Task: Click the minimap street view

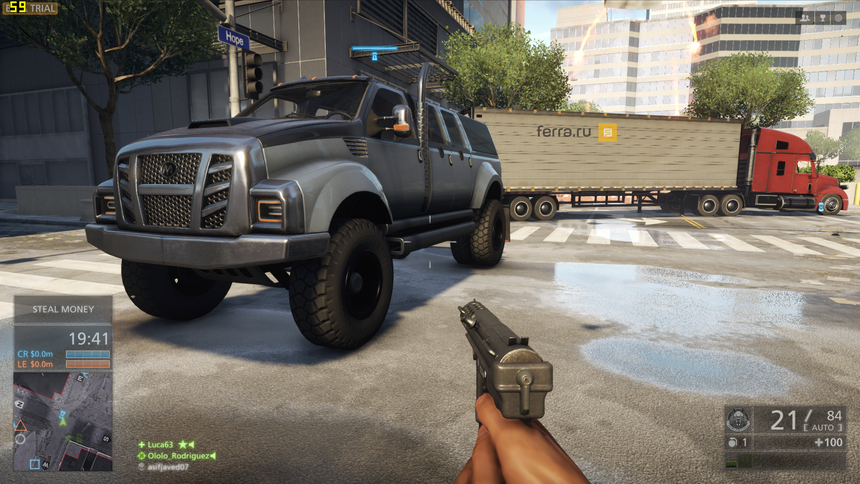Action: pyautogui.click(x=63, y=420)
